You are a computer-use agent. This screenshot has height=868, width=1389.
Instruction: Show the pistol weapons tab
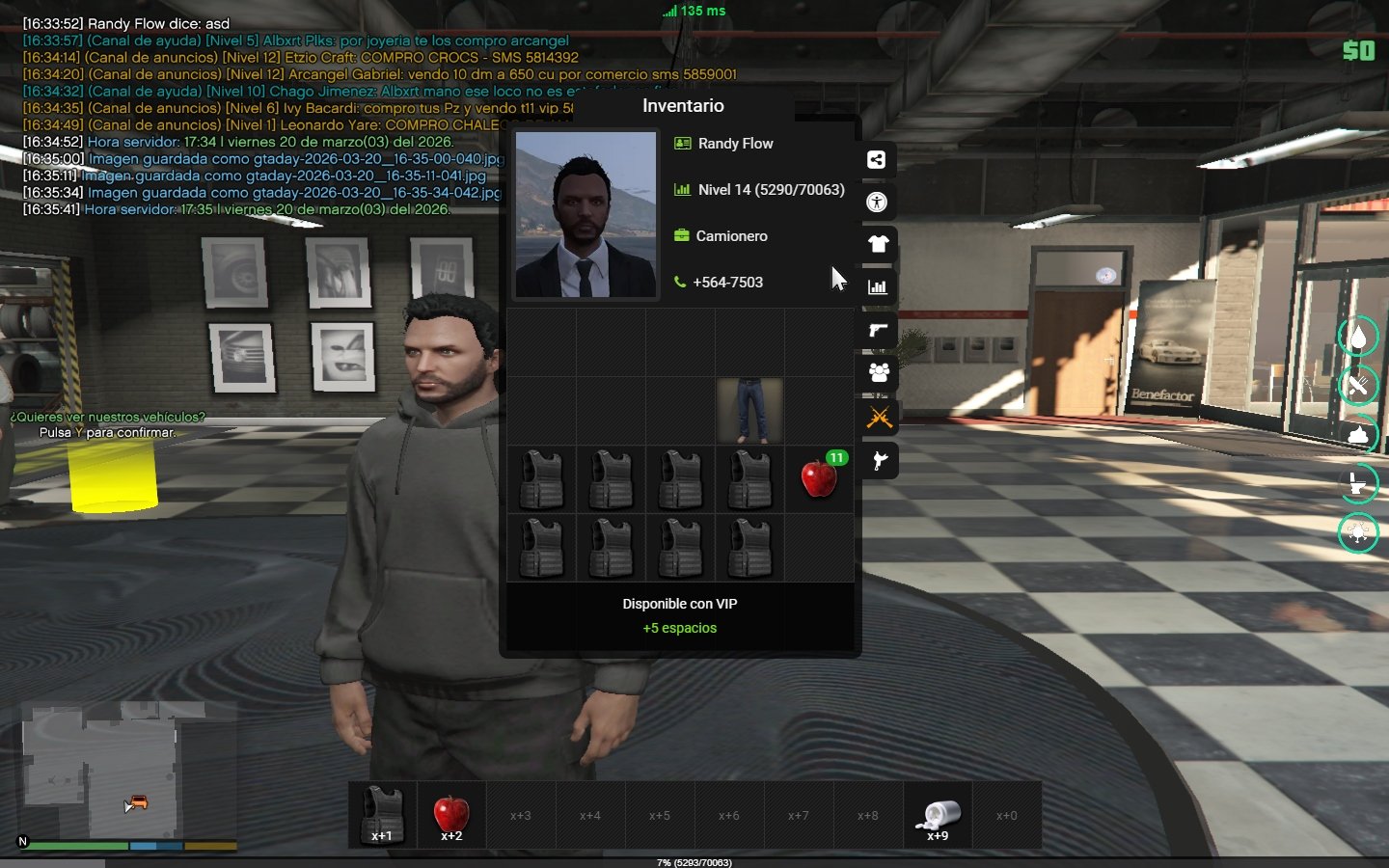pos(878,331)
